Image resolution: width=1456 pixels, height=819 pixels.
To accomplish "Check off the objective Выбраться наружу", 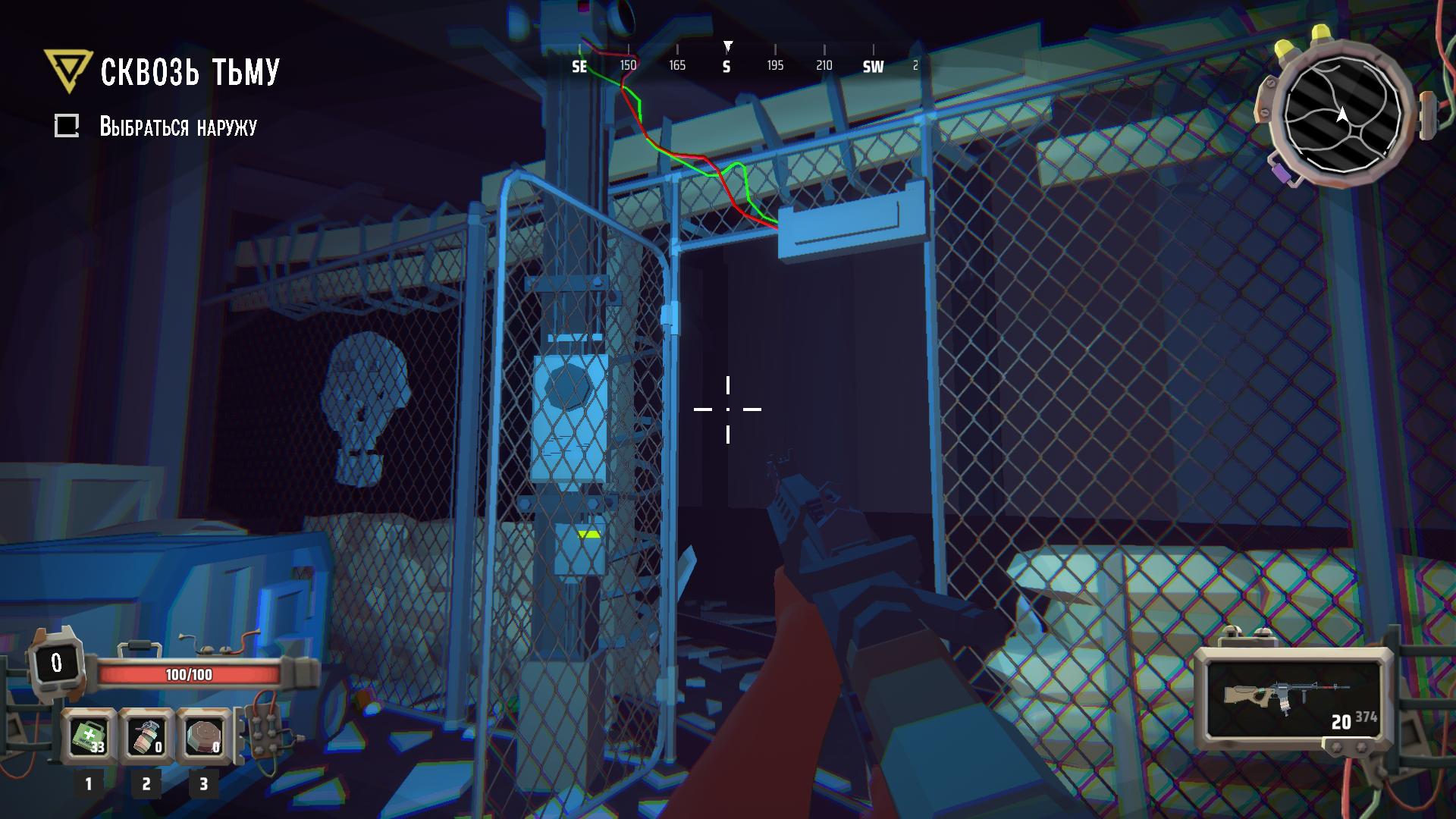I will coord(68,125).
